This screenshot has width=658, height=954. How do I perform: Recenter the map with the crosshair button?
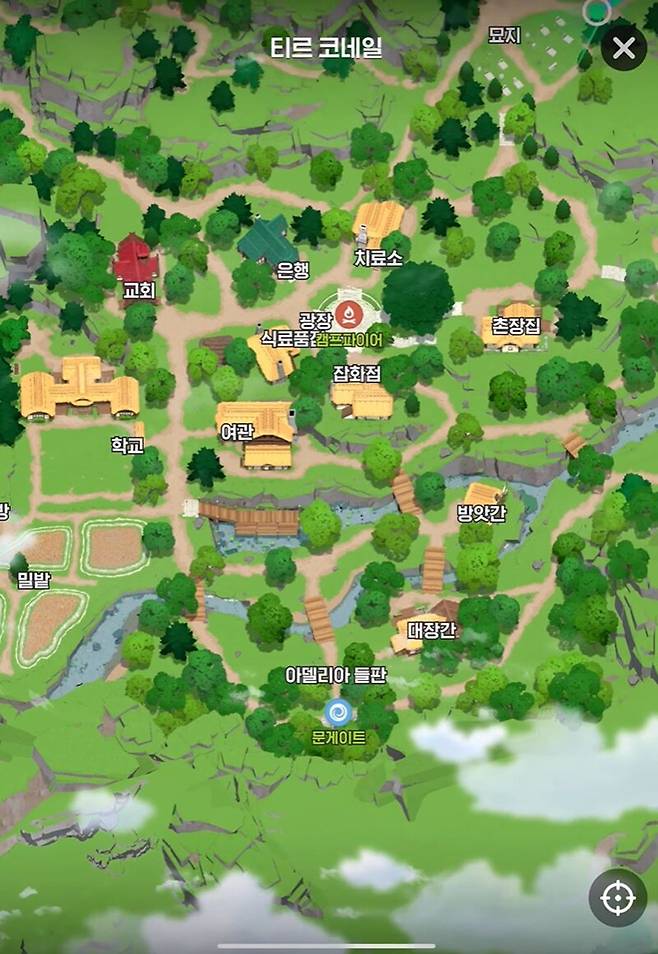click(x=617, y=898)
